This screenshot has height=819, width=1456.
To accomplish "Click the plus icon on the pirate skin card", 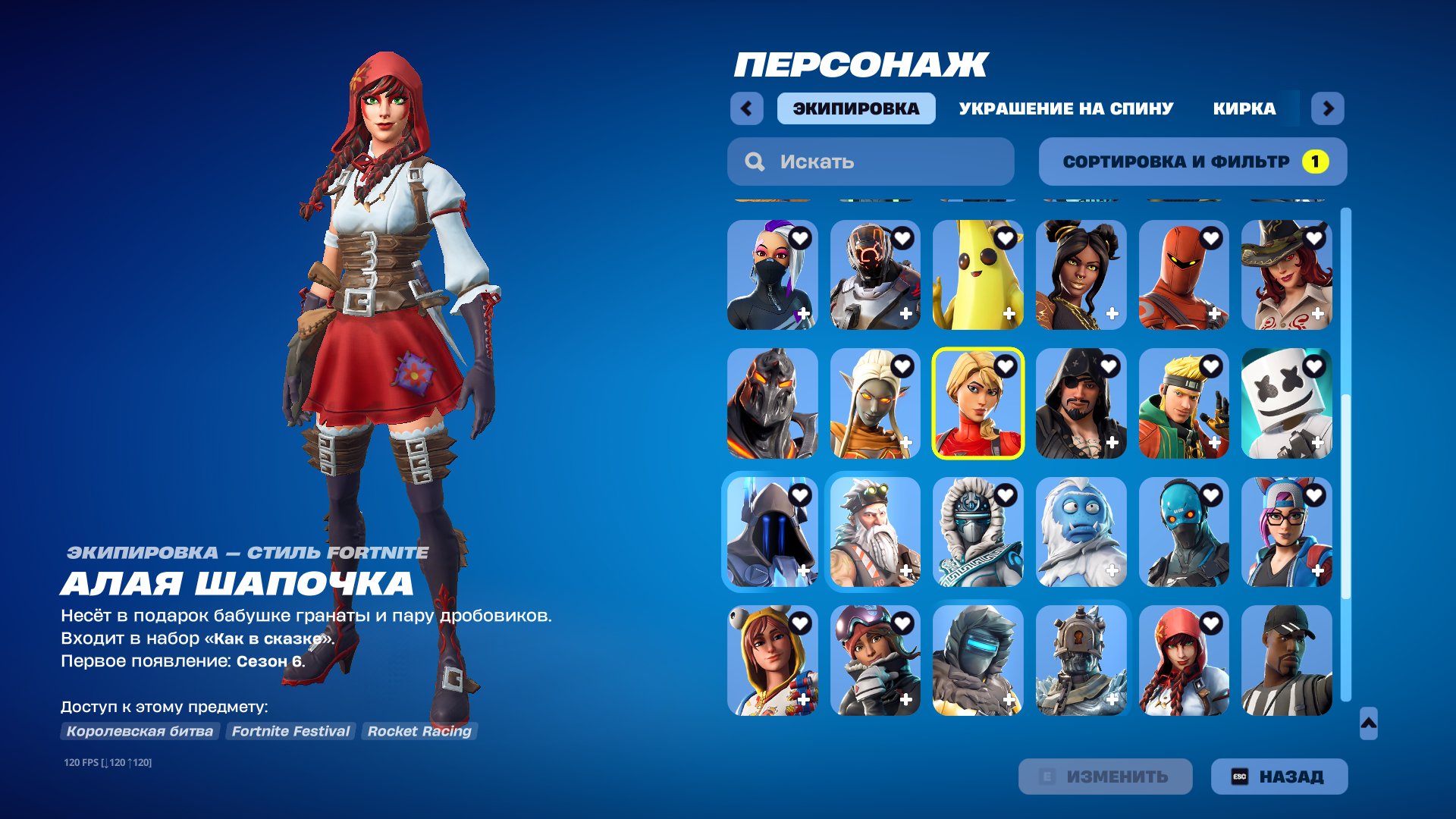I will tap(1112, 441).
